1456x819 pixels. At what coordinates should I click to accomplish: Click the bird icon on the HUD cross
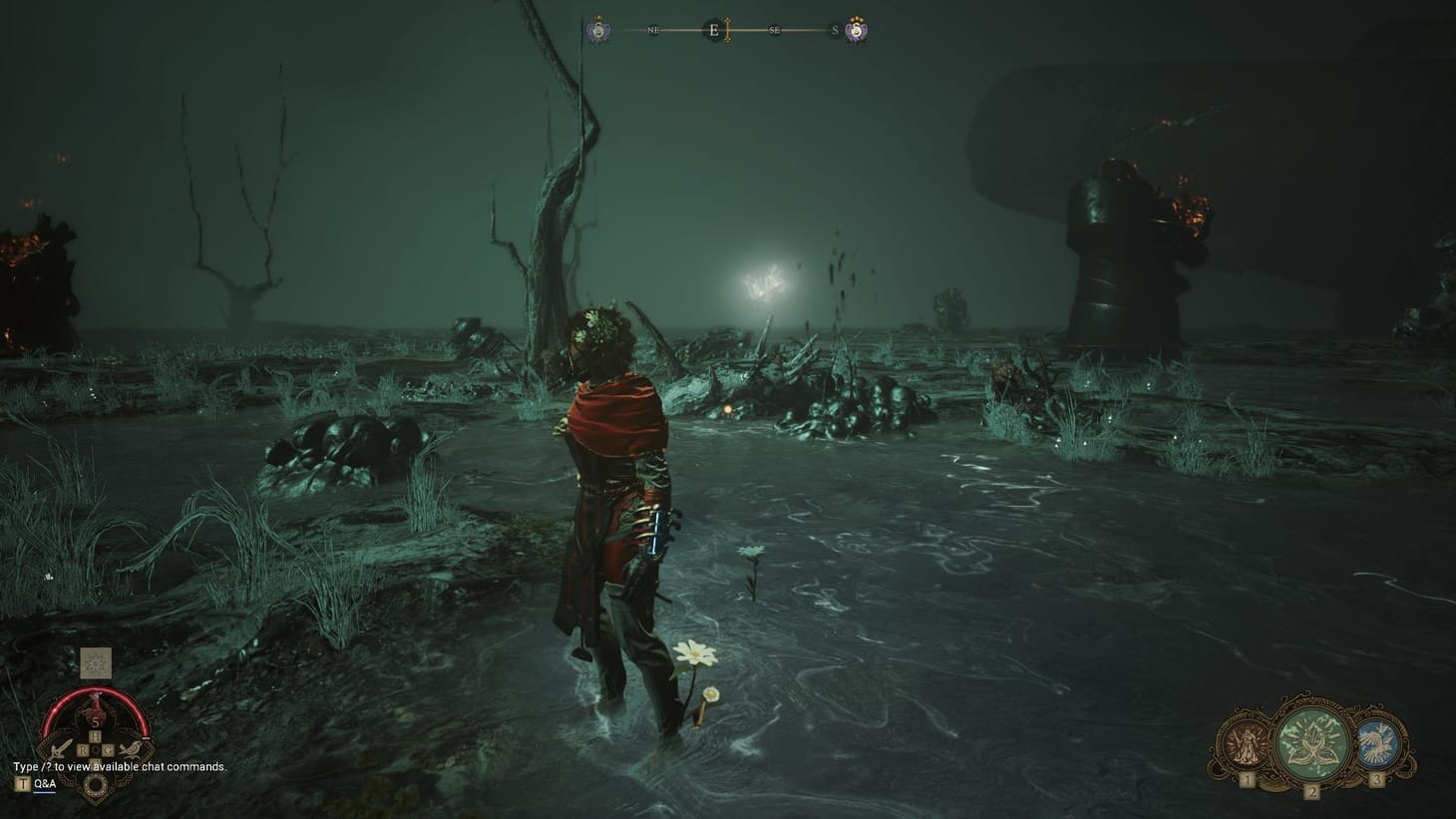[x=132, y=749]
